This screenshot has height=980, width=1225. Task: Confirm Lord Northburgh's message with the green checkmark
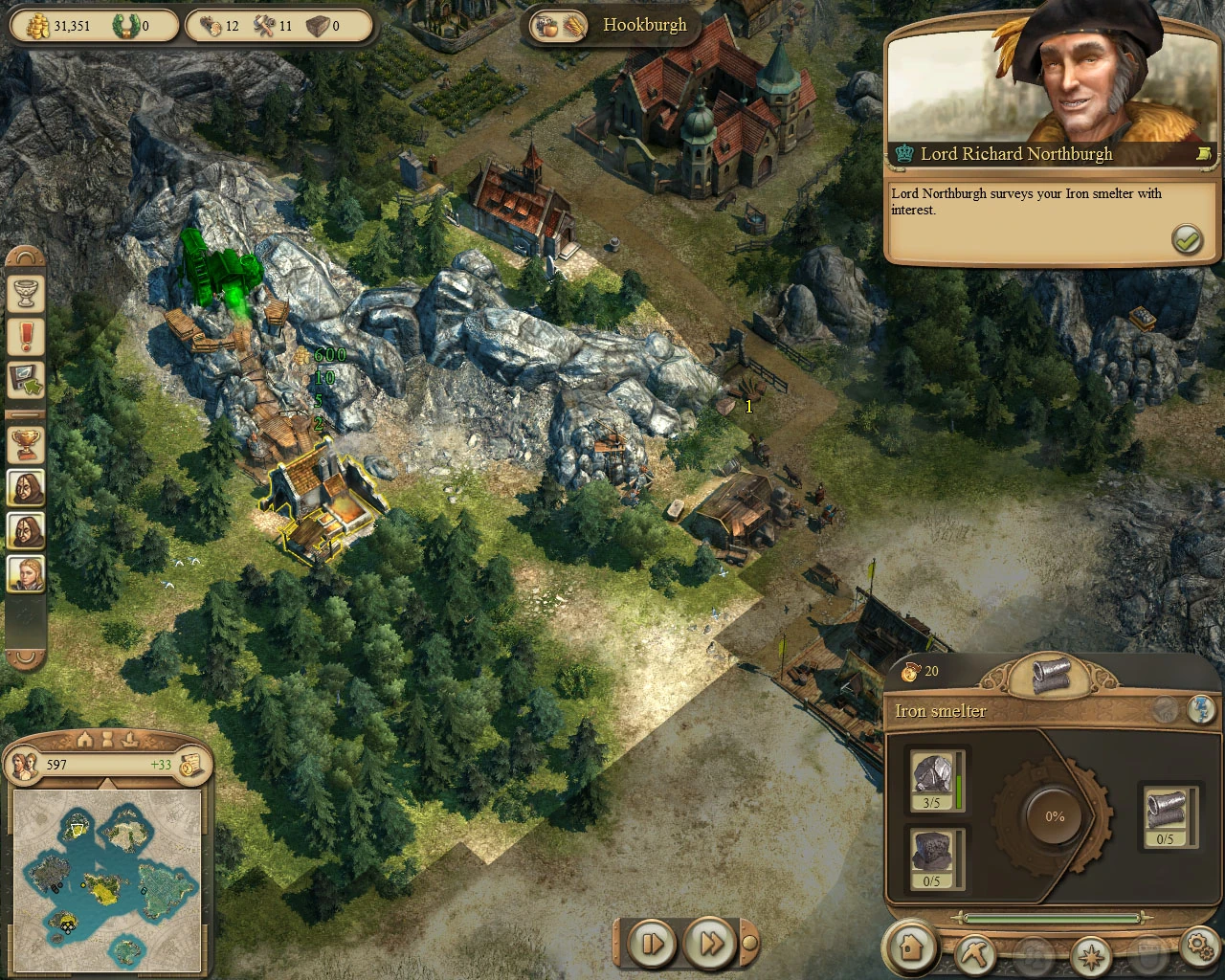[1187, 239]
